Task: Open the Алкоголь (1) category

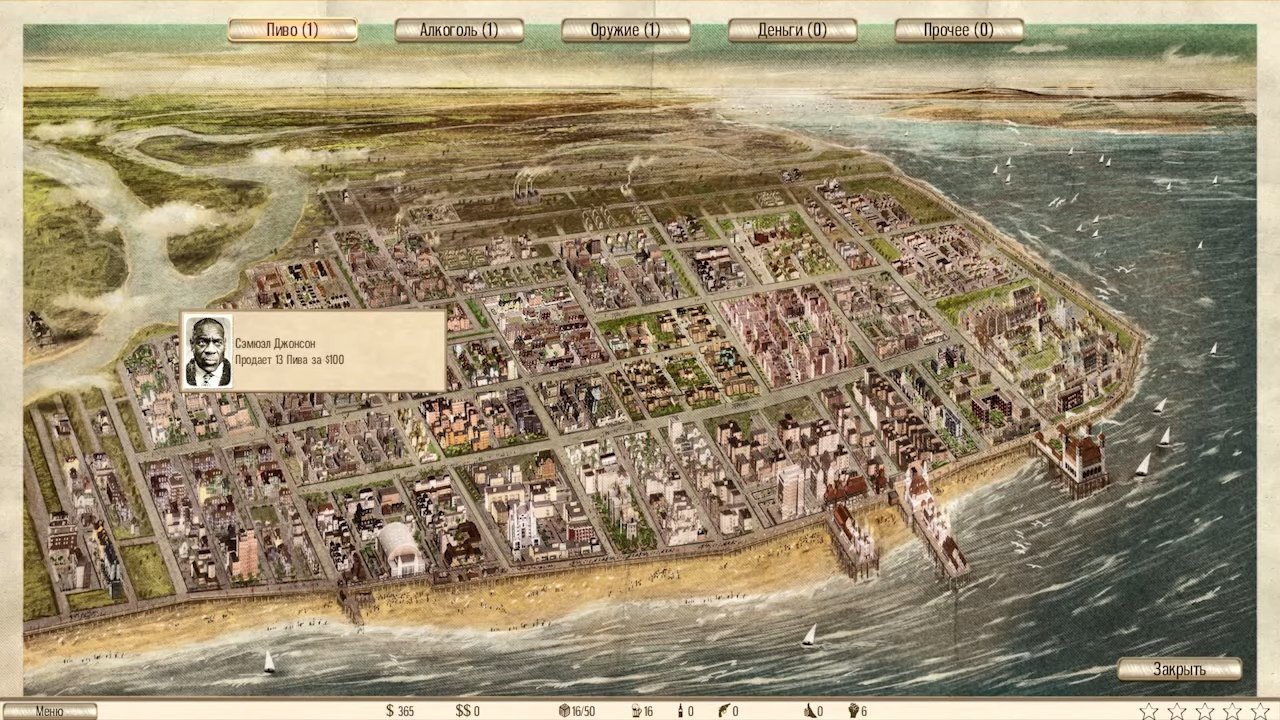Action: coord(459,30)
